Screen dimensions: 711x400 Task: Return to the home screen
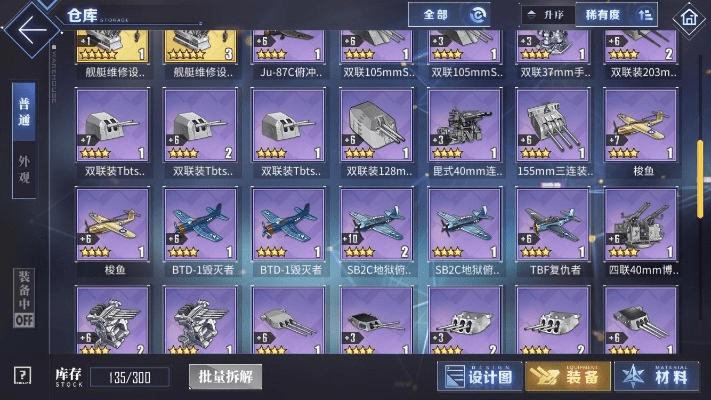tap(687, 17)
